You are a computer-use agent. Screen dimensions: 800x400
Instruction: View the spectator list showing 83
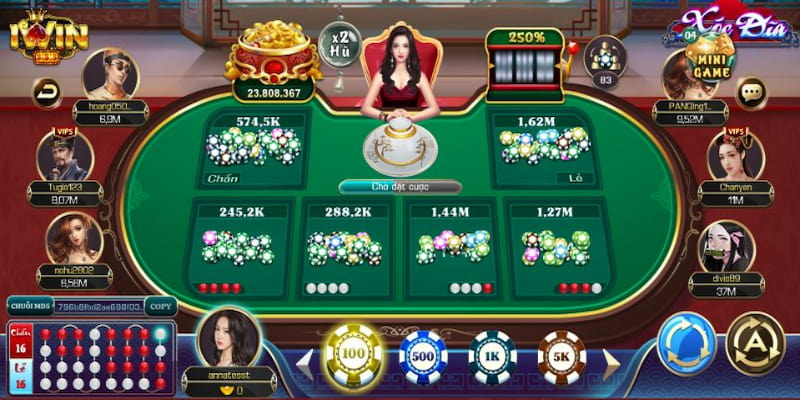605,60
